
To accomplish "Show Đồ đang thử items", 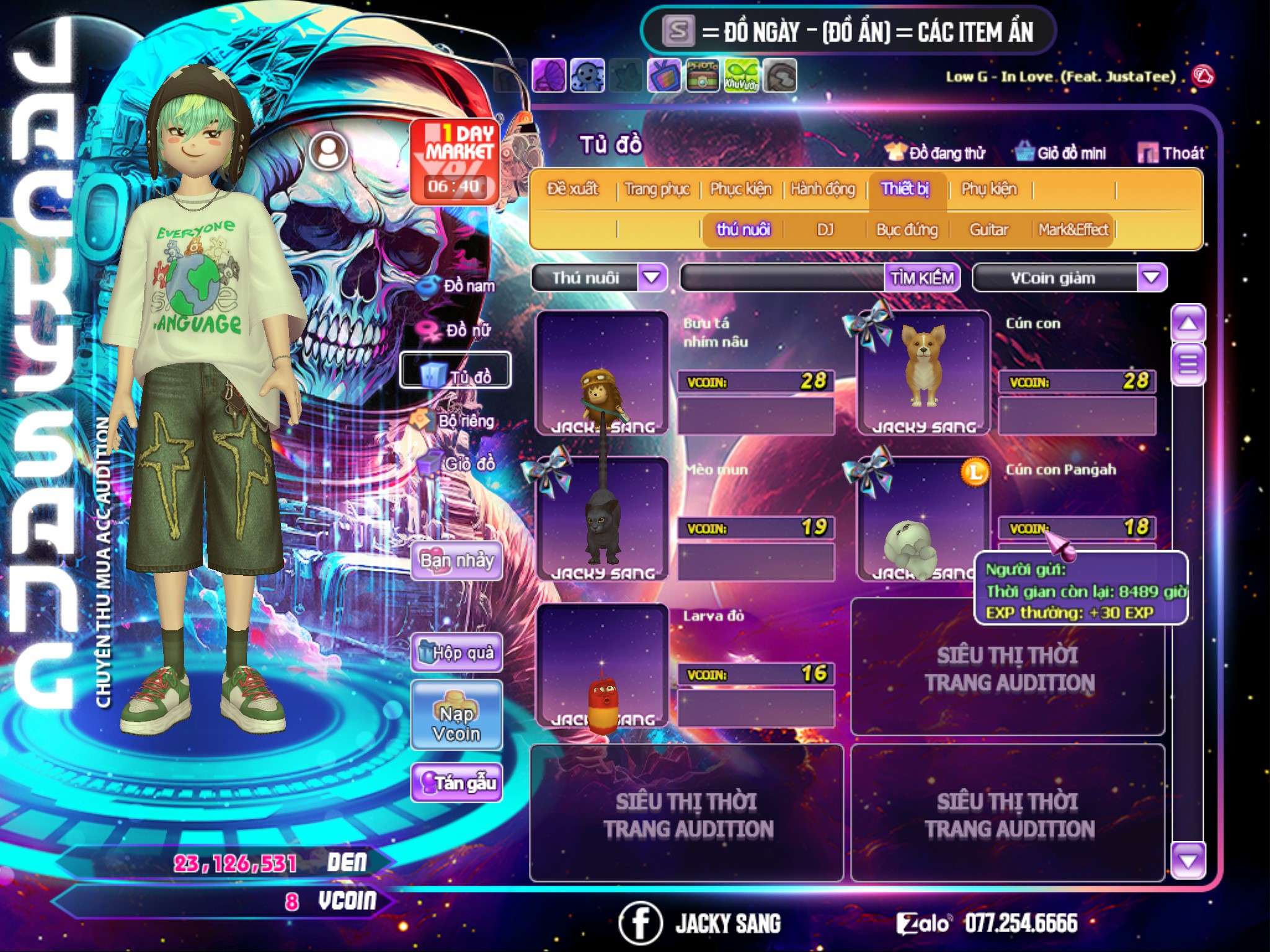I will point(935,153).
